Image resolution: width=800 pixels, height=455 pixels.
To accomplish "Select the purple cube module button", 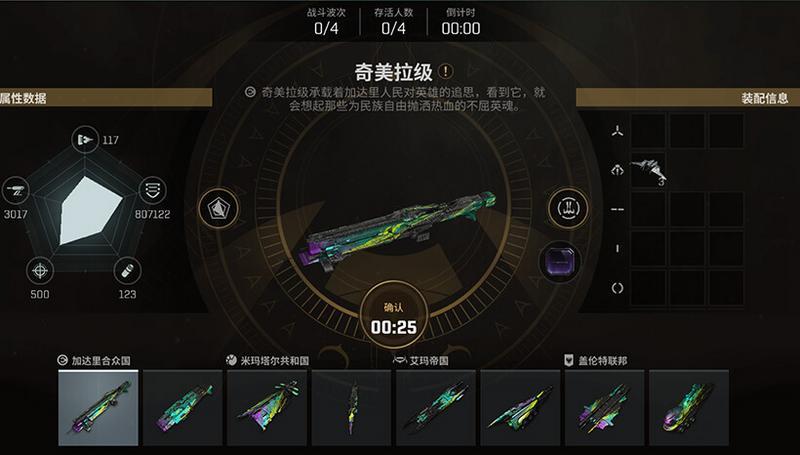I will (x=558, y=263).
